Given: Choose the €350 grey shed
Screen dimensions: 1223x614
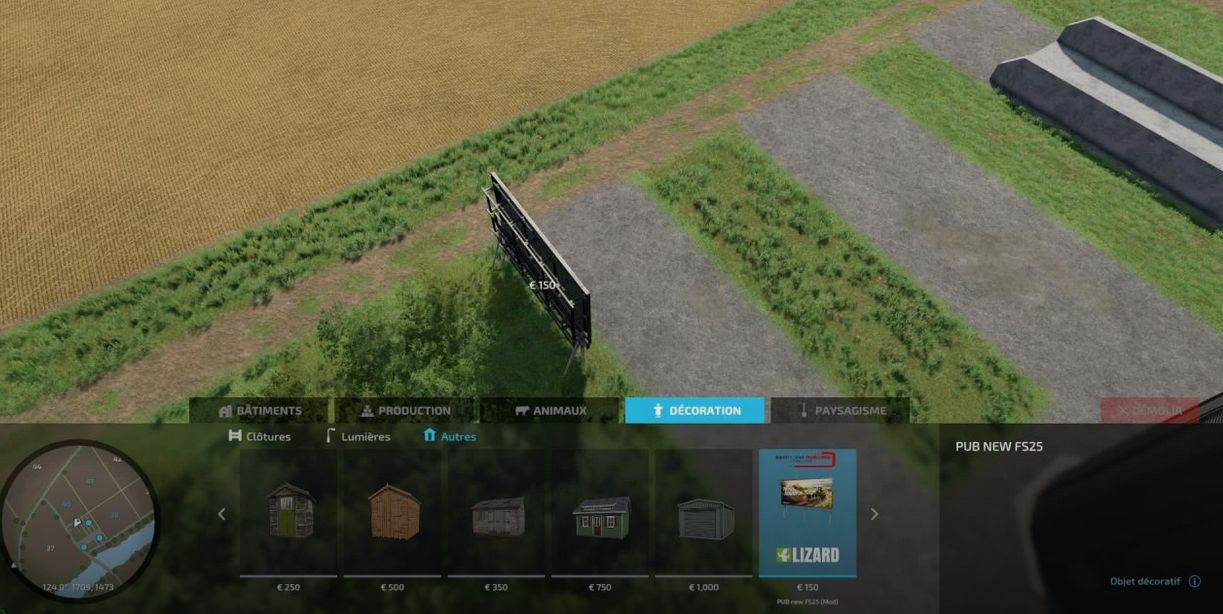Looking at the screenshot, I should click(x=496, y=513).
